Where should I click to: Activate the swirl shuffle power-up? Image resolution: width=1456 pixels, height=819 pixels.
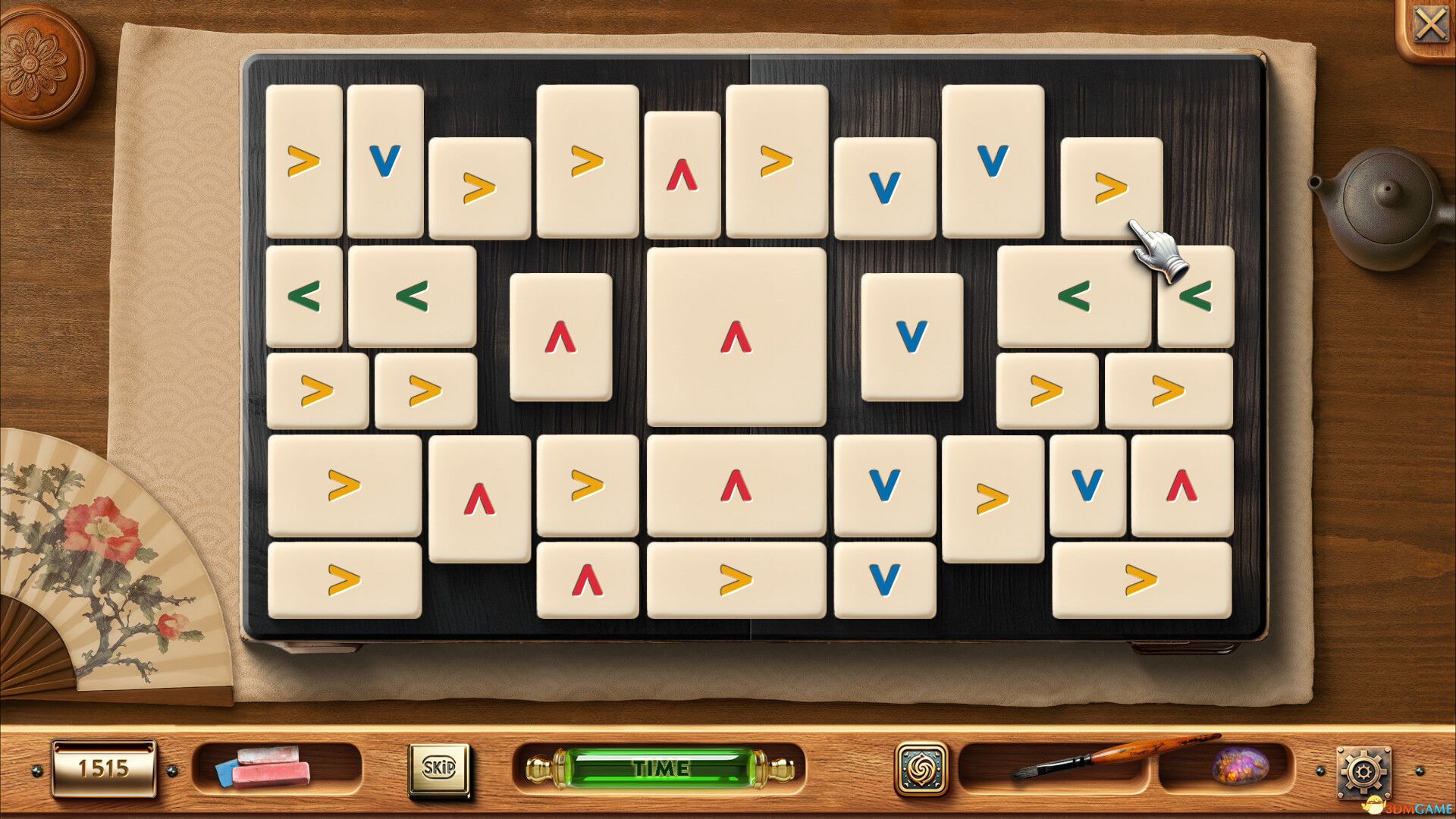point(924,768)
